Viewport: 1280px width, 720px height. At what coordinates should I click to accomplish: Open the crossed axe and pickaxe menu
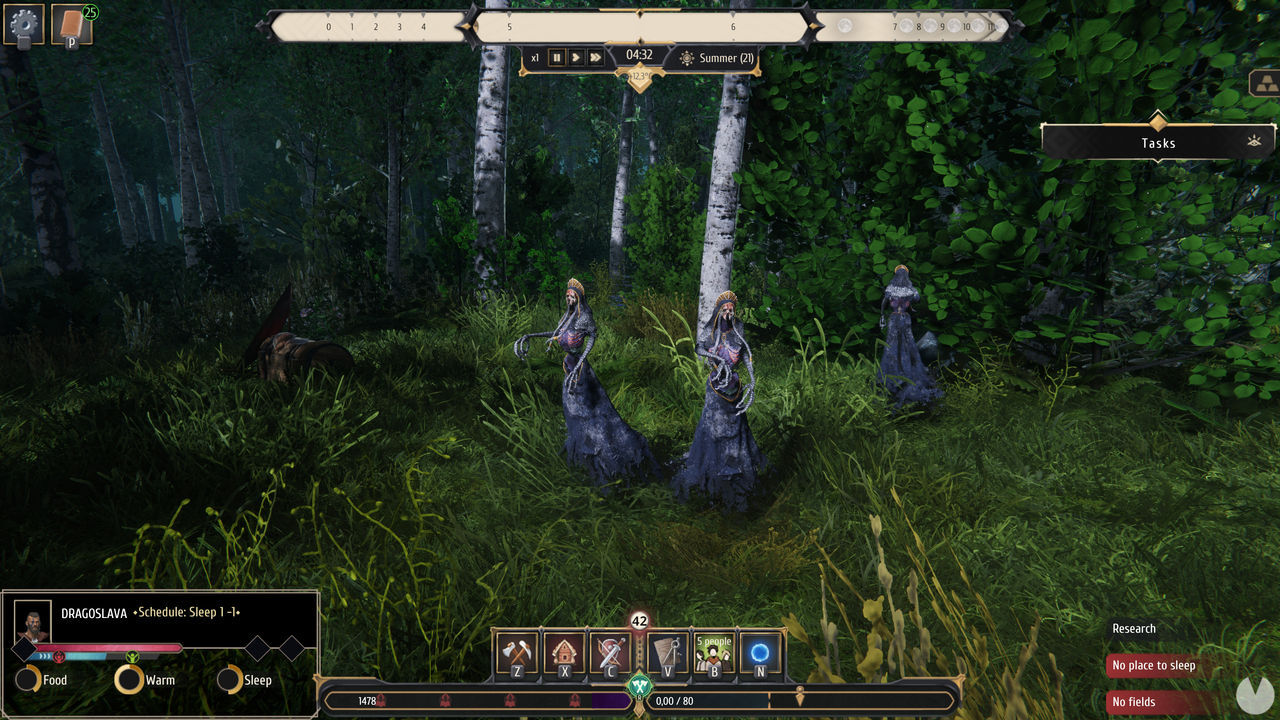[517, 653]
